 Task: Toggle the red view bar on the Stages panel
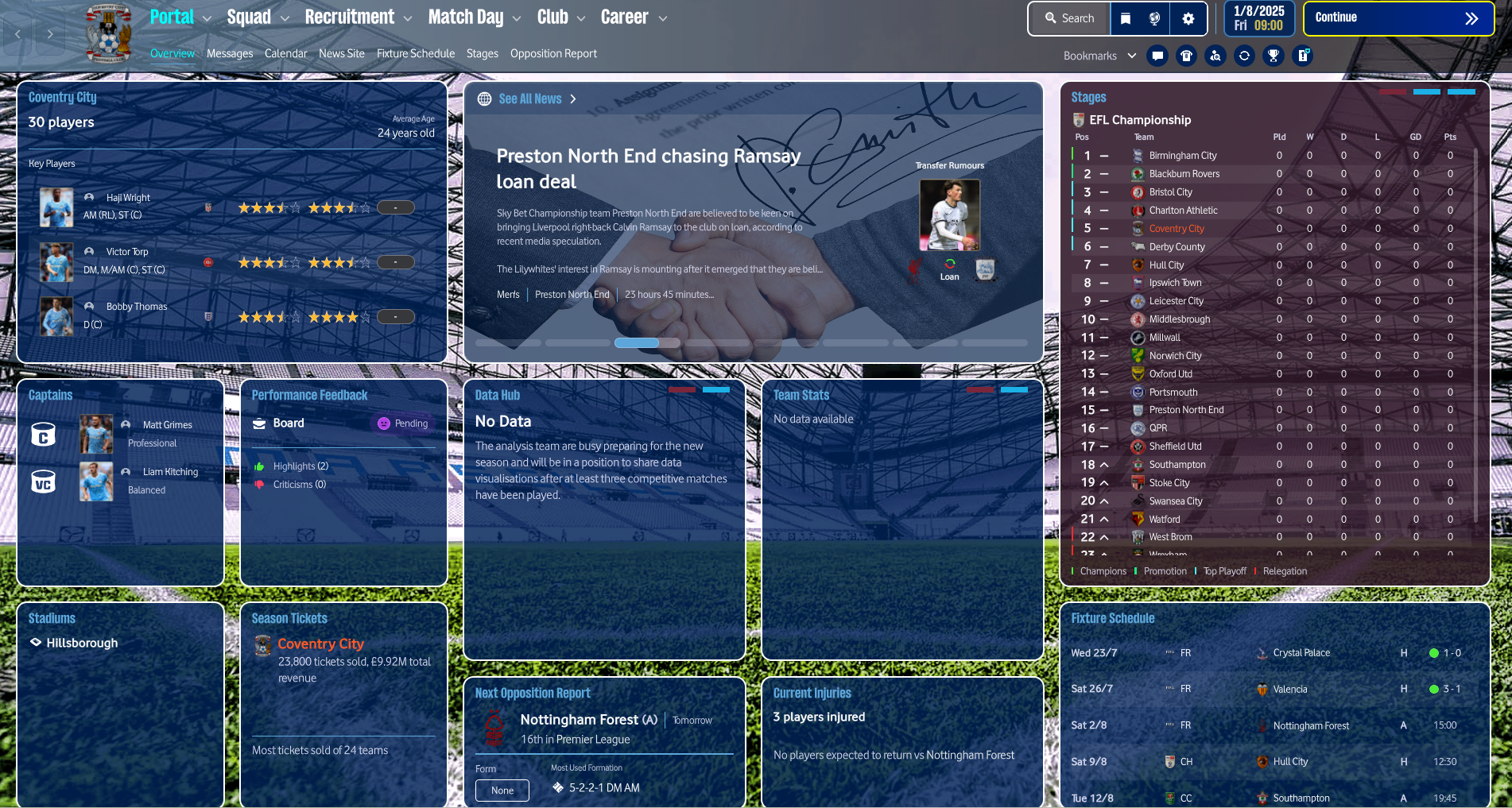tap(1393, 91)
